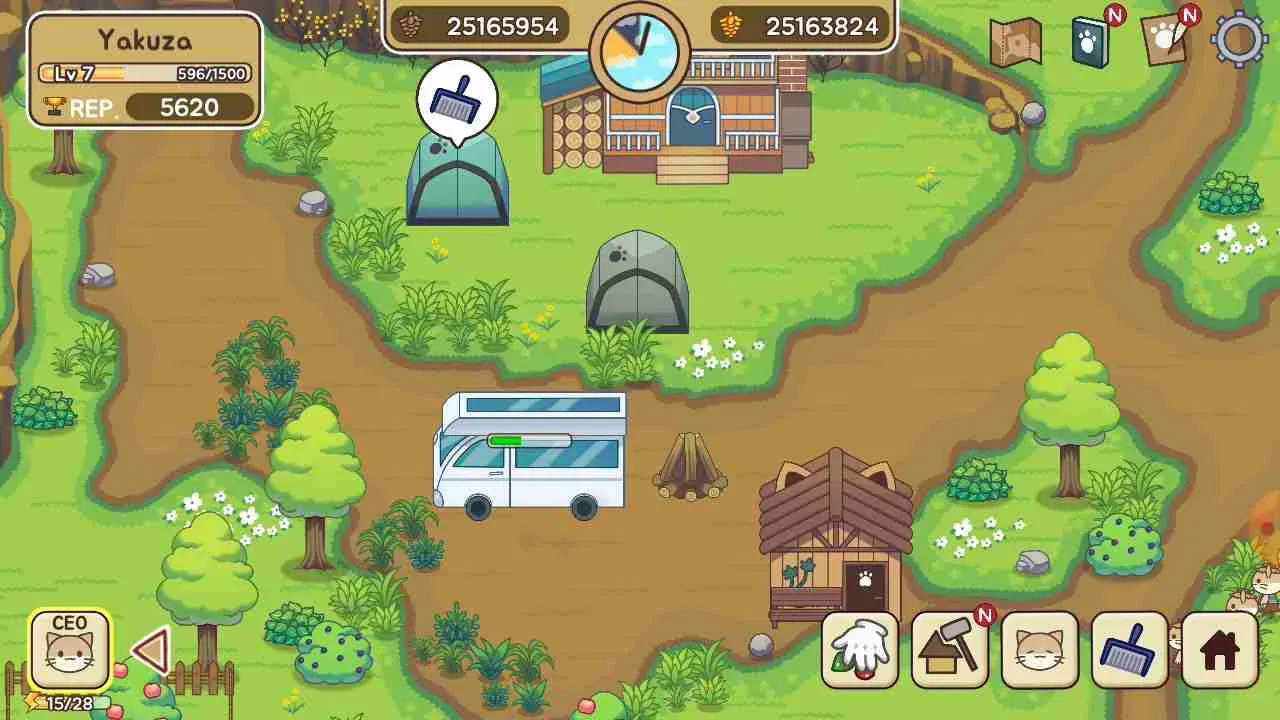Select the blue broom cleaning tool

1128,650
